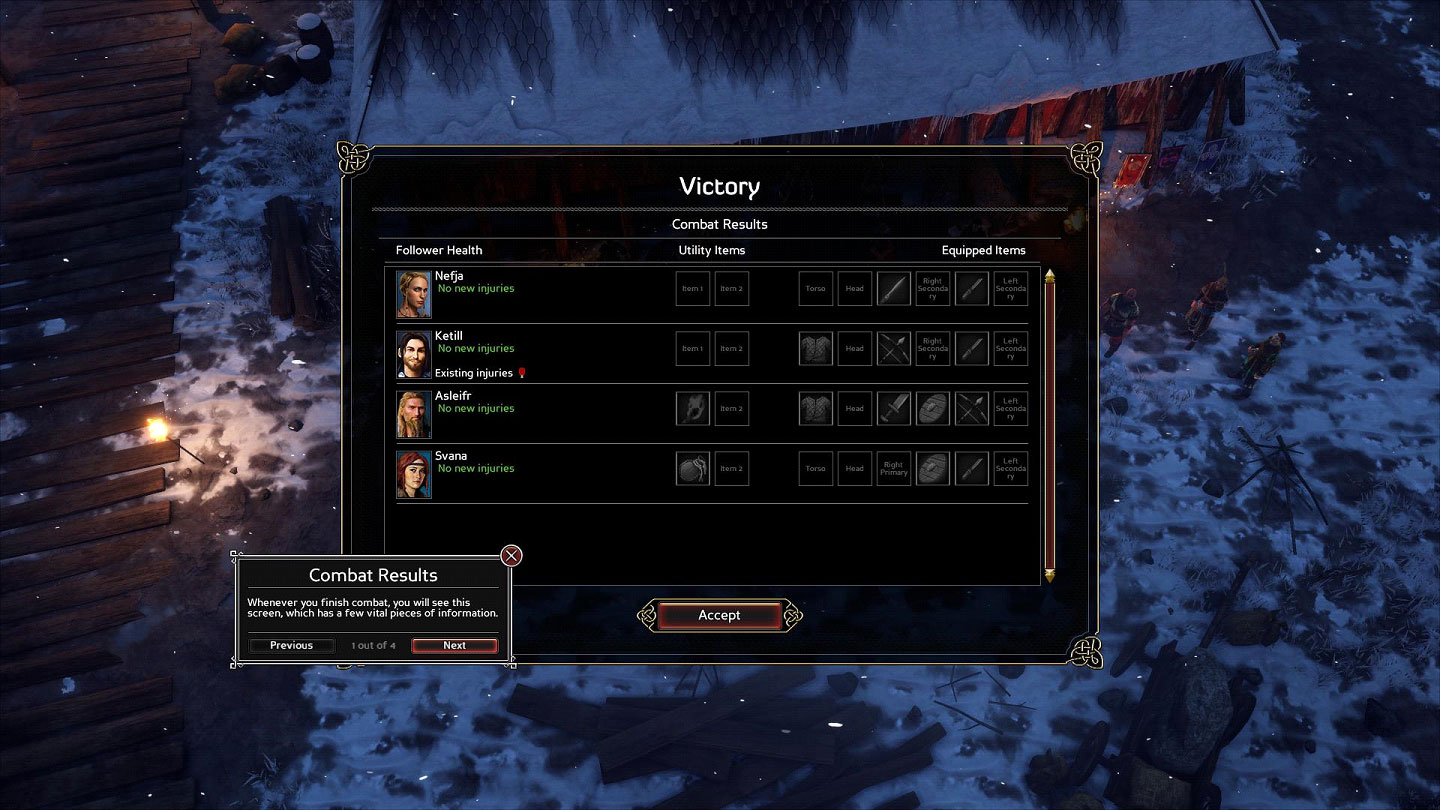Inspect Ketill's chainmail torso armor
The width and height of the screenshot is (1440, 810).
tap(816, 348)
